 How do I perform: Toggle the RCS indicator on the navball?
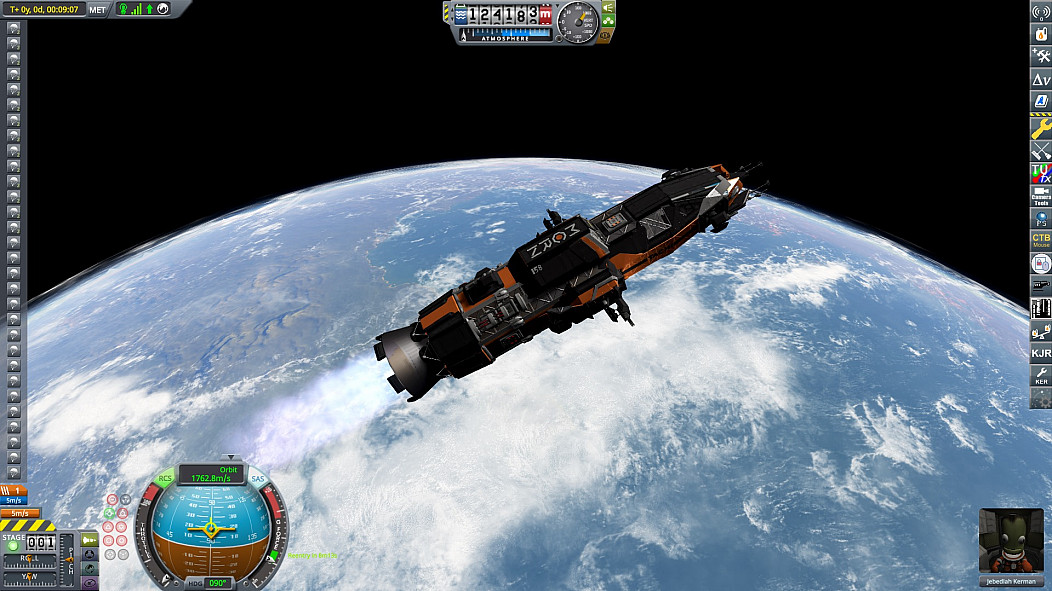(x=165, y=479)
